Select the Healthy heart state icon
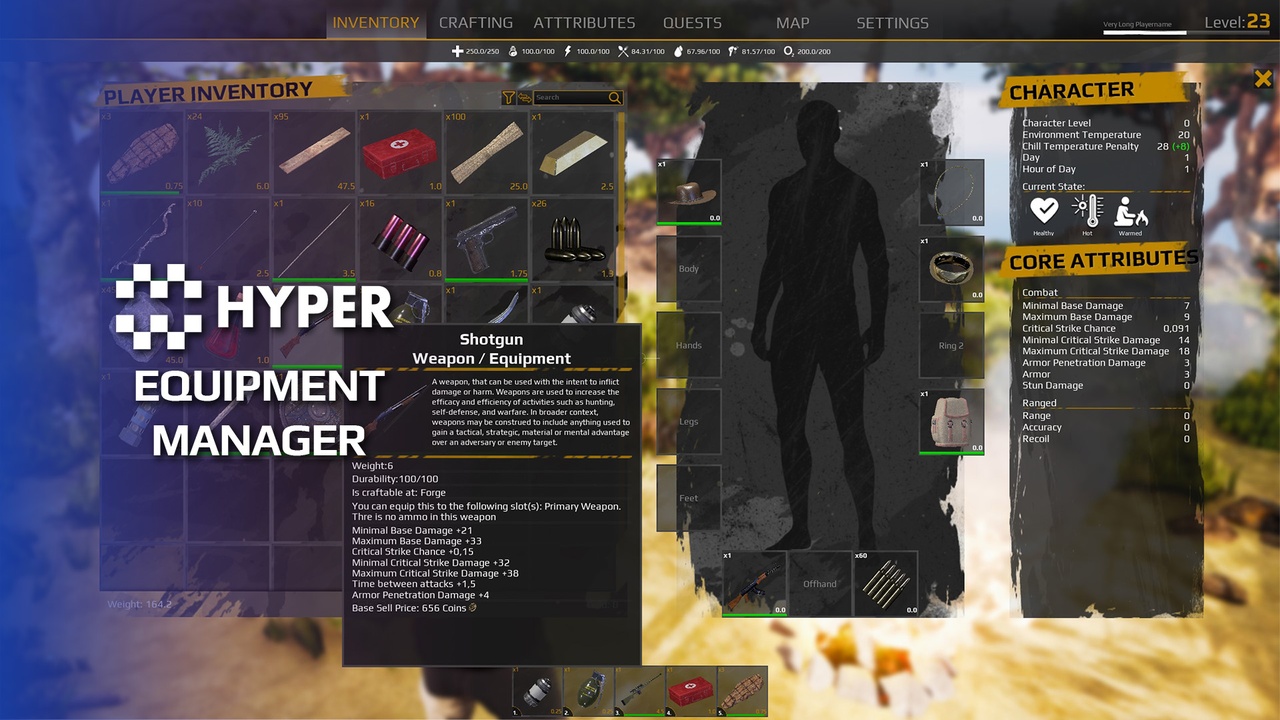The image size is (1280, 720). (x=1044, y=212)
